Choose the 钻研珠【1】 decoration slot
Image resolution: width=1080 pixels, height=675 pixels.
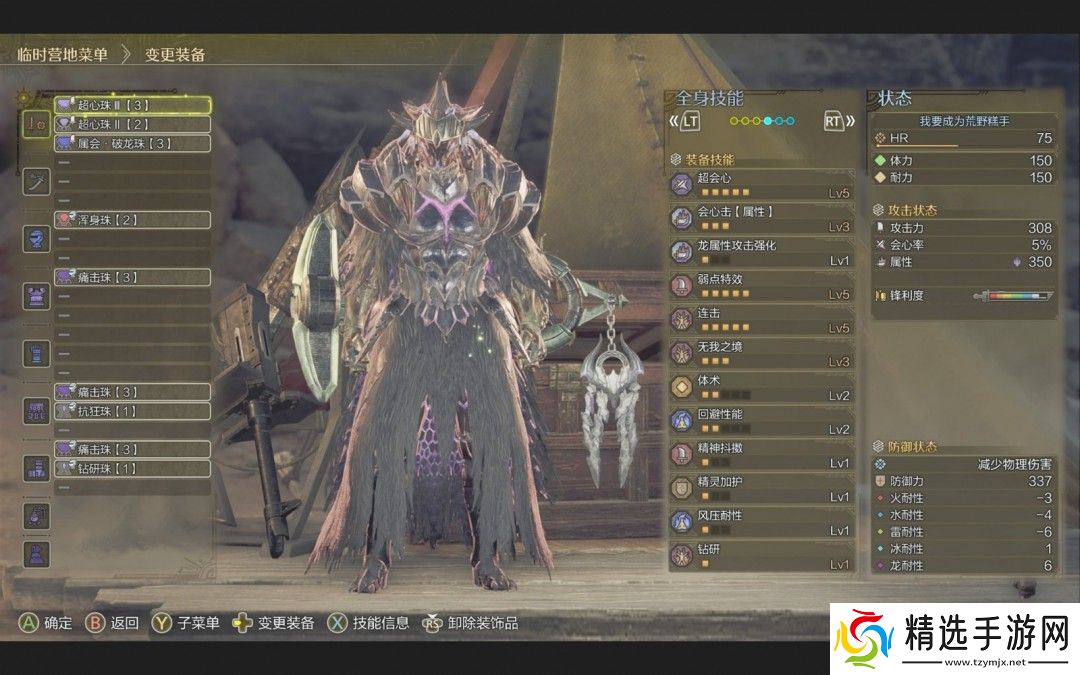pos(131,468)
